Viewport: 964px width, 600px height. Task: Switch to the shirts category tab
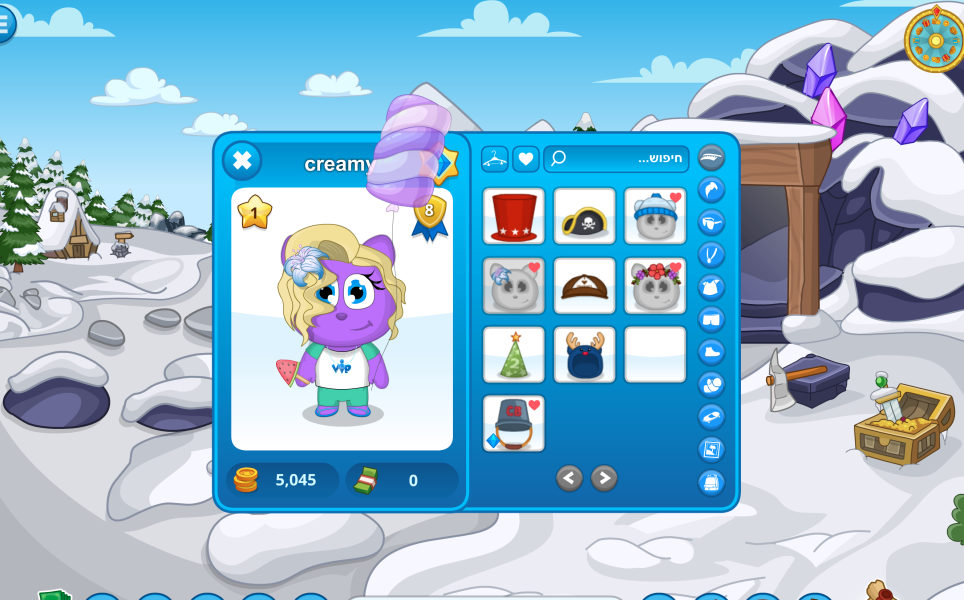point(711,287)
